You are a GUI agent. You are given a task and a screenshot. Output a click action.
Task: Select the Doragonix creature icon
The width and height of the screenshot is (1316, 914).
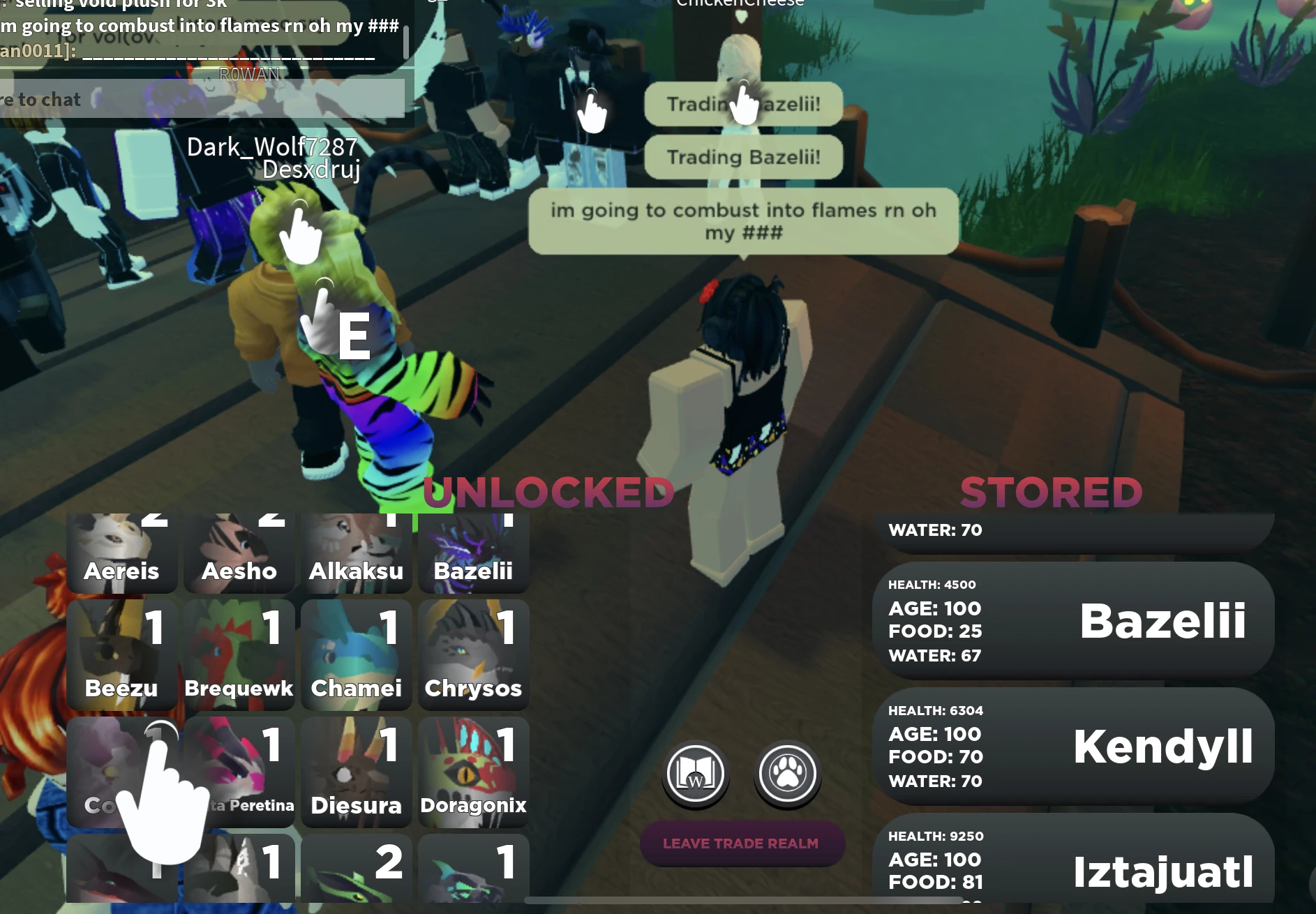pos(473,771)
